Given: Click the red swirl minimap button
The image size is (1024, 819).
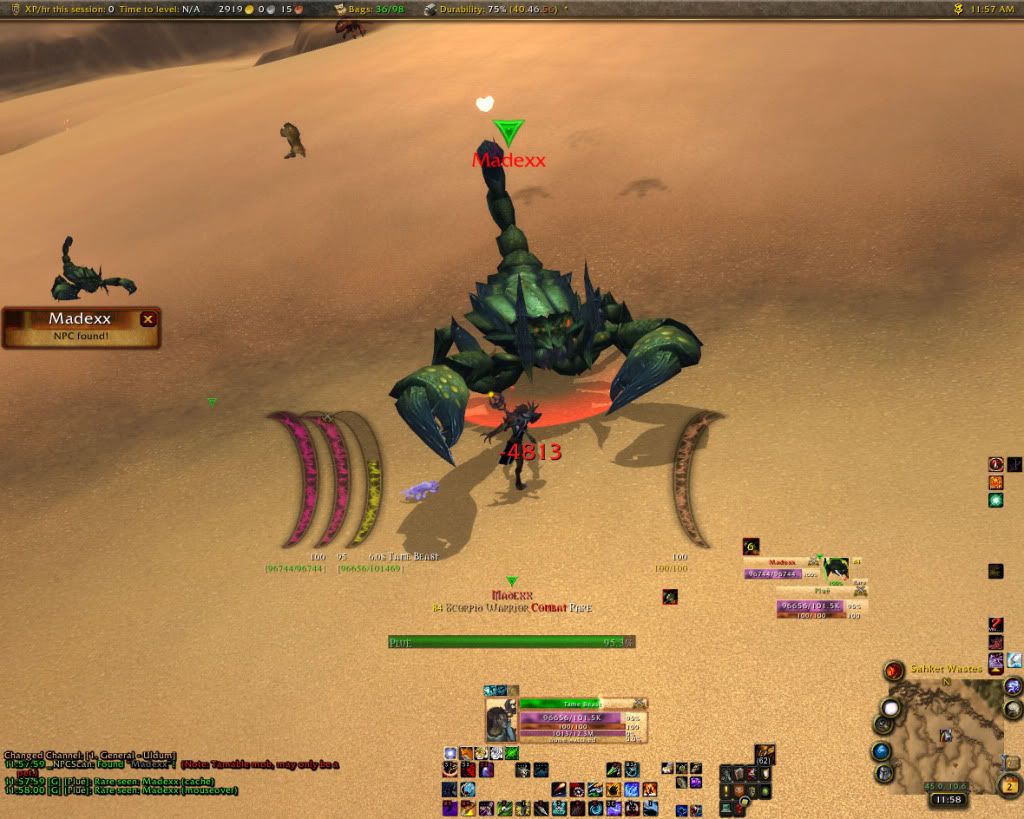Looking at the screenshot, I should (893, 670).
